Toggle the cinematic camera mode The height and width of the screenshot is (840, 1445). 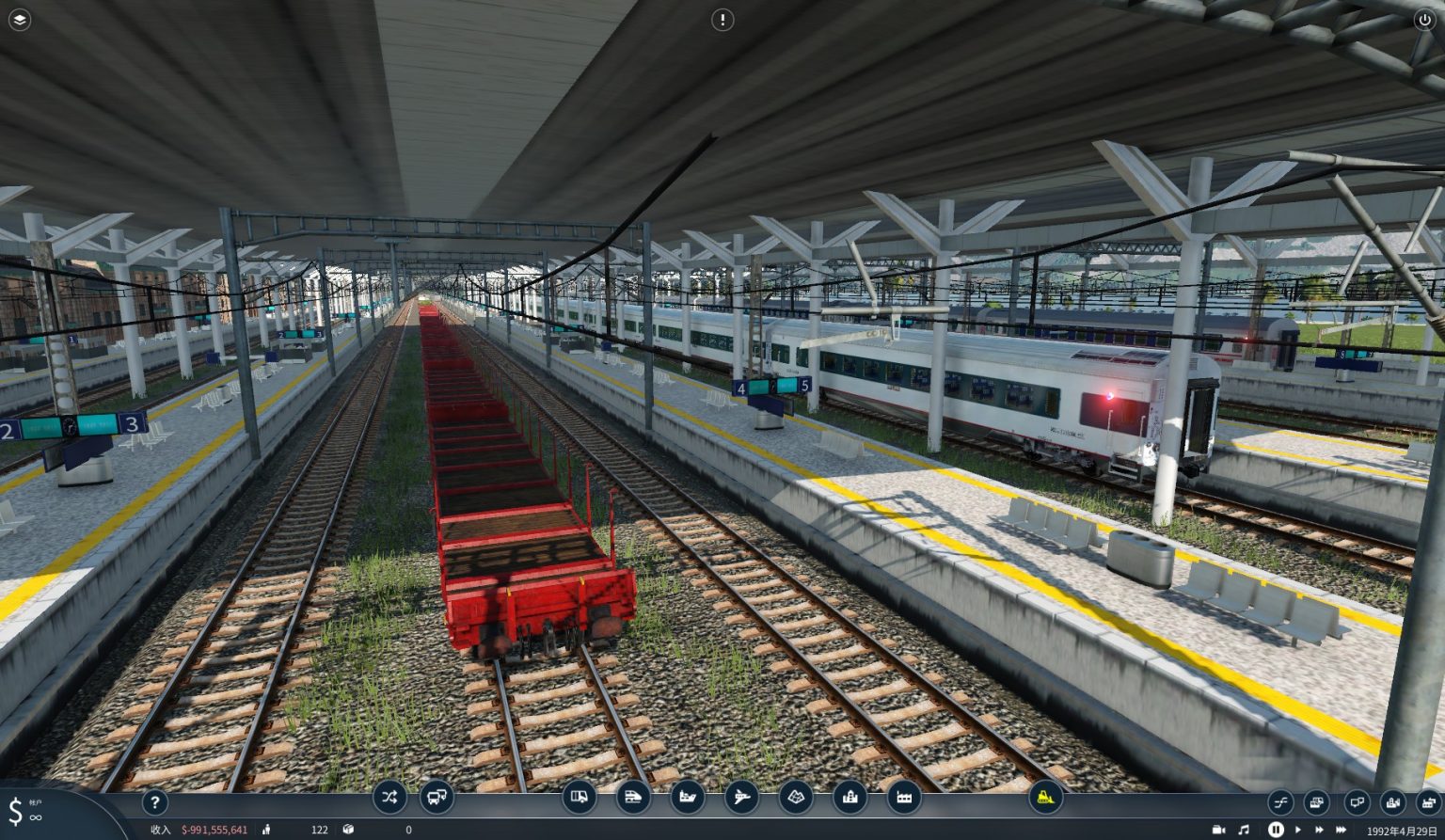[x=1216, y=830]
